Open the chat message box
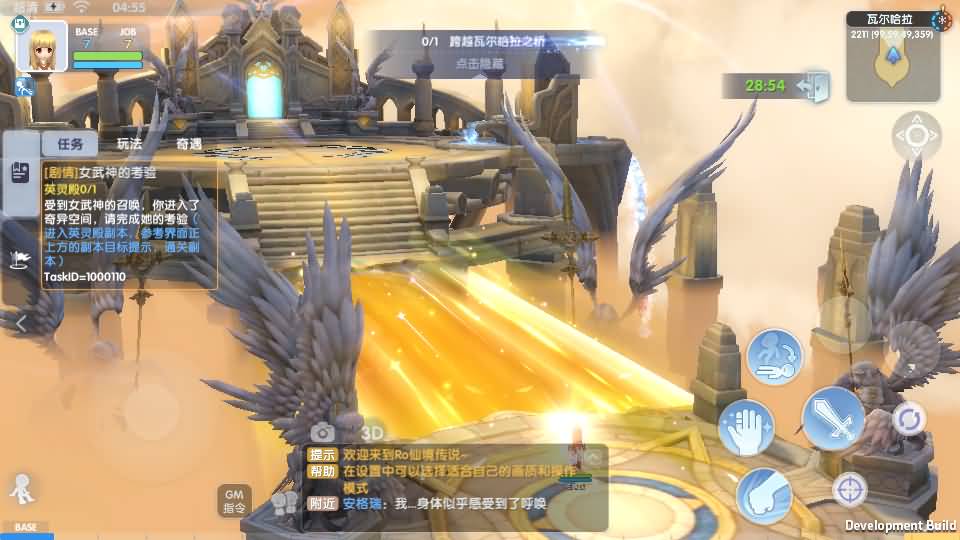This screenshot has width=960, height=540. pyautogui.click(x=456, y=487)
